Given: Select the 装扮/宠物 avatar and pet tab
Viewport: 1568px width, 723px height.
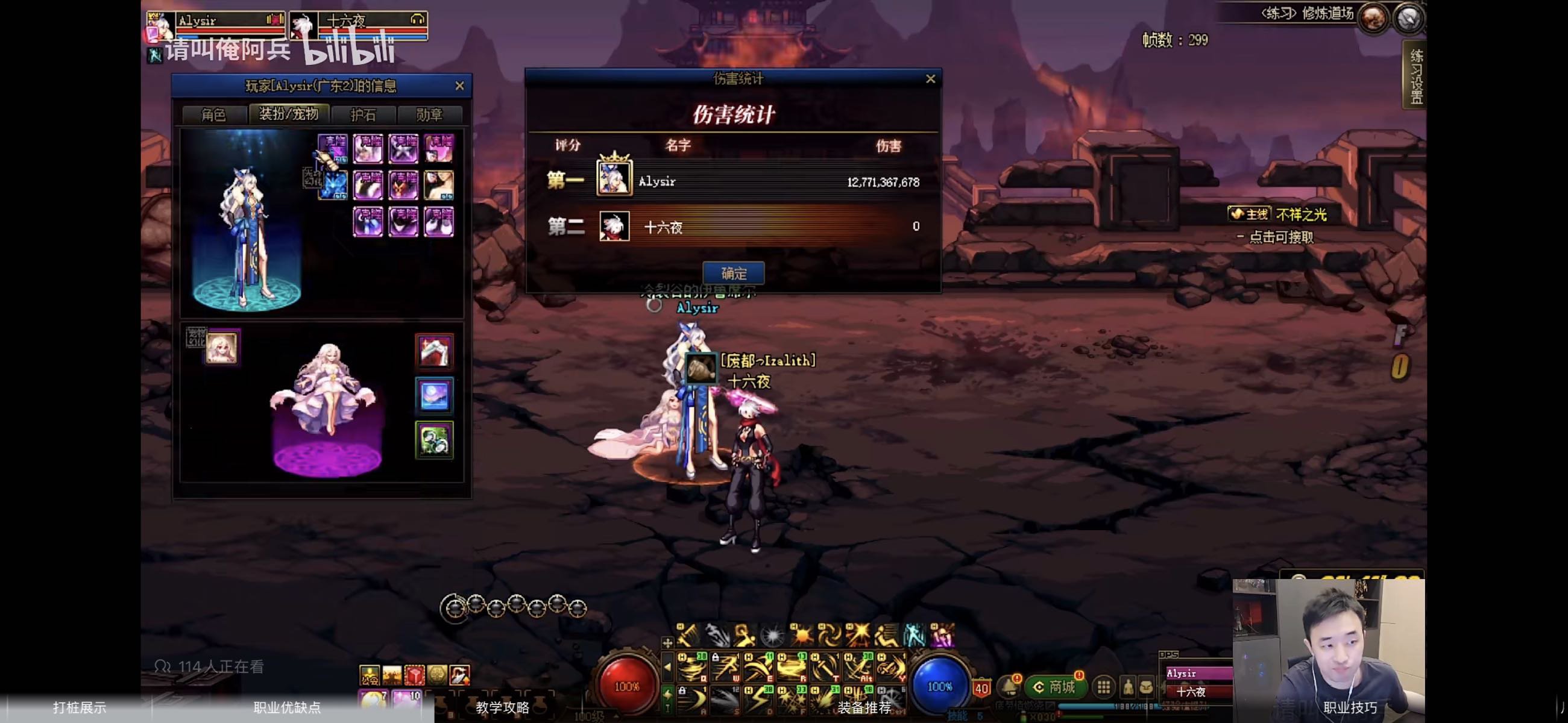Looking at the screenshot, I should click(x=289, y=114).
